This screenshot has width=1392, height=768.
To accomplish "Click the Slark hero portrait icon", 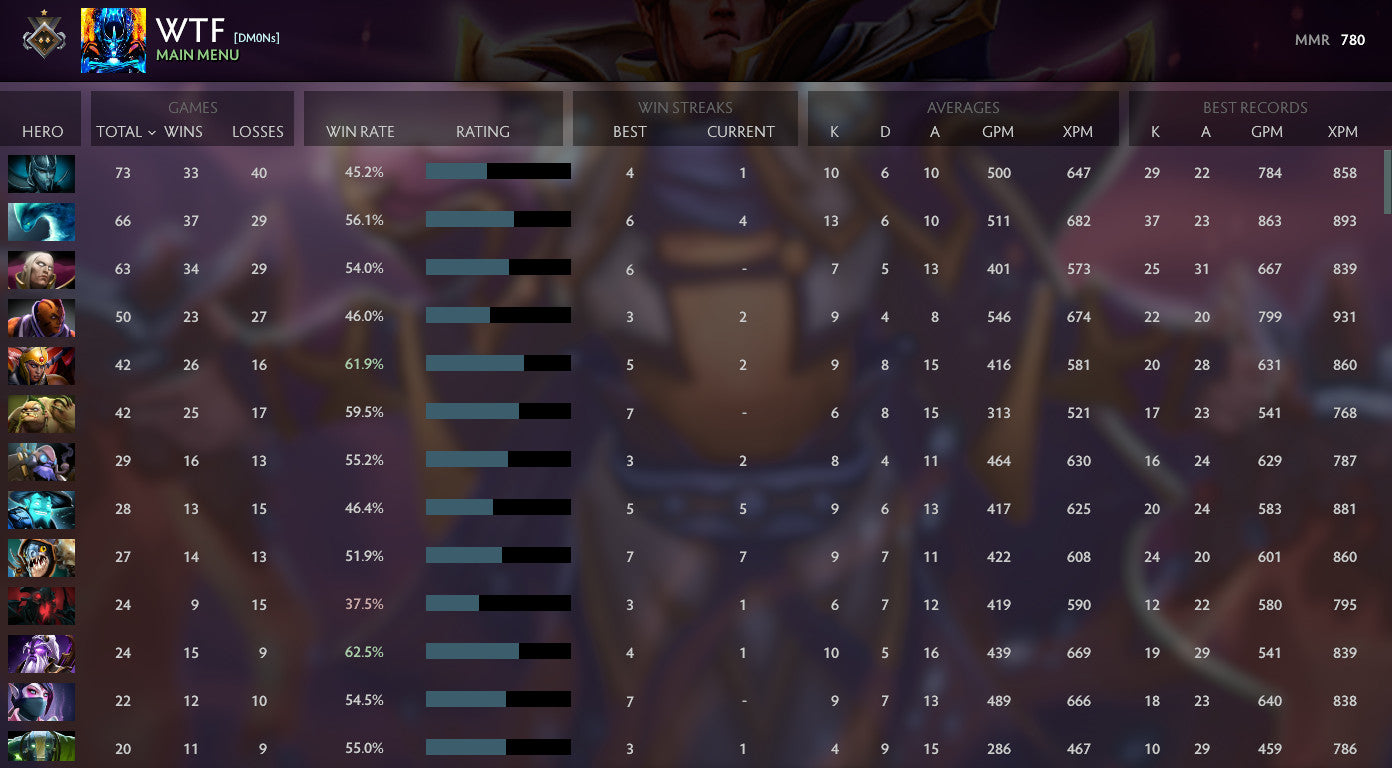I will tap(41, 557).
